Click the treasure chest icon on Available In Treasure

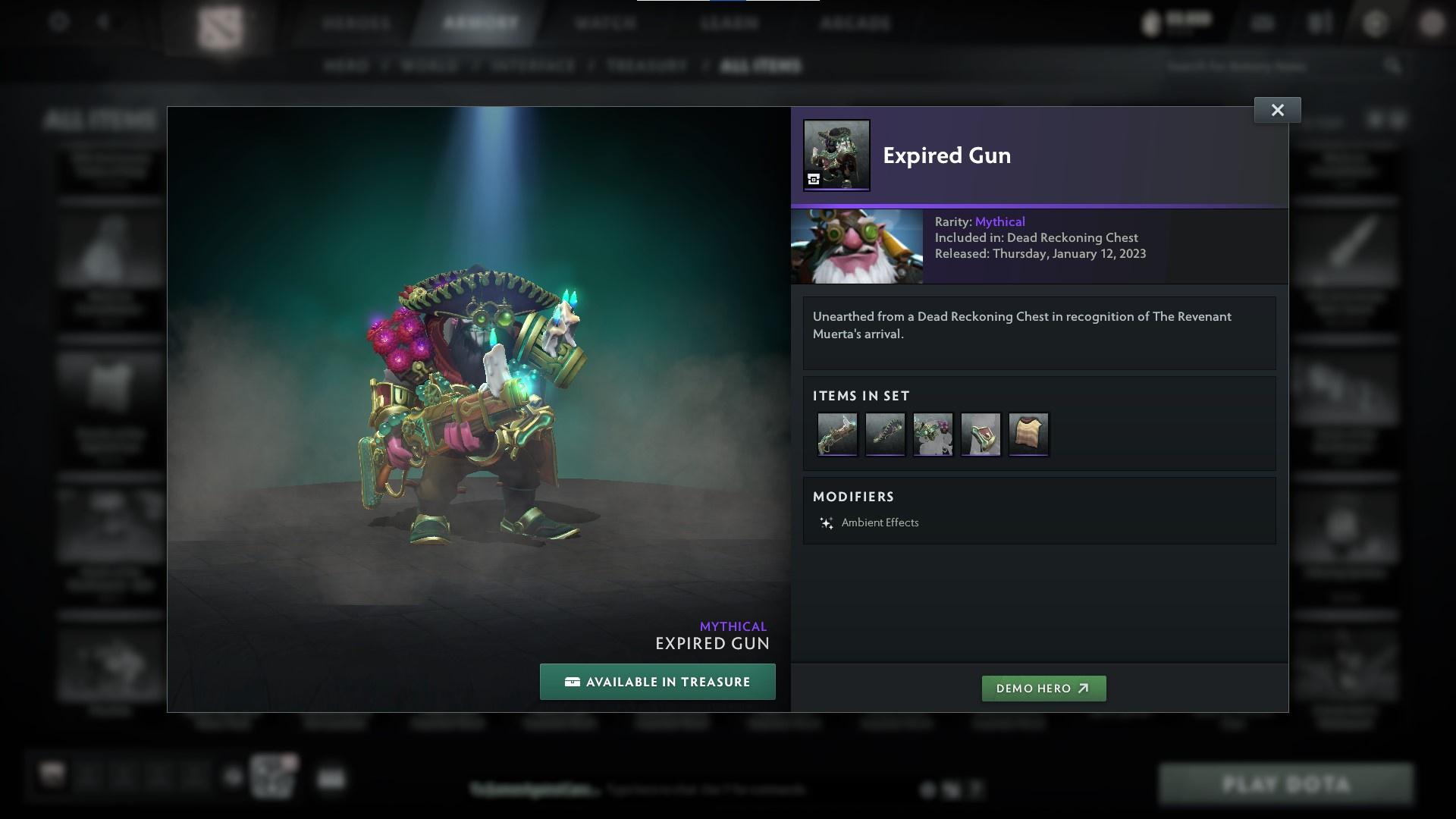pos(573,682)
